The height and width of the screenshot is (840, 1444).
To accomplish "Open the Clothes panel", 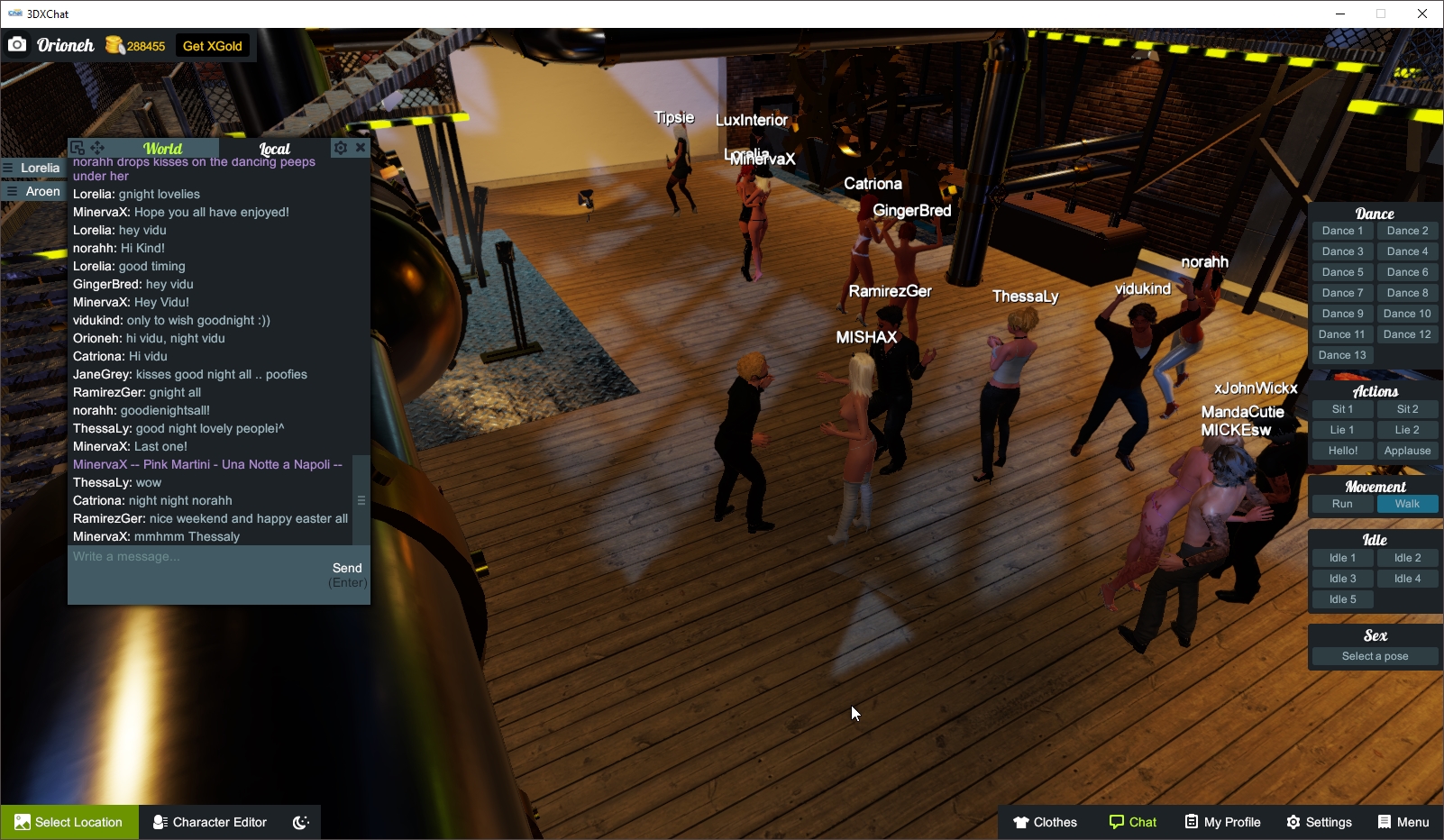I will (1046, 821).
